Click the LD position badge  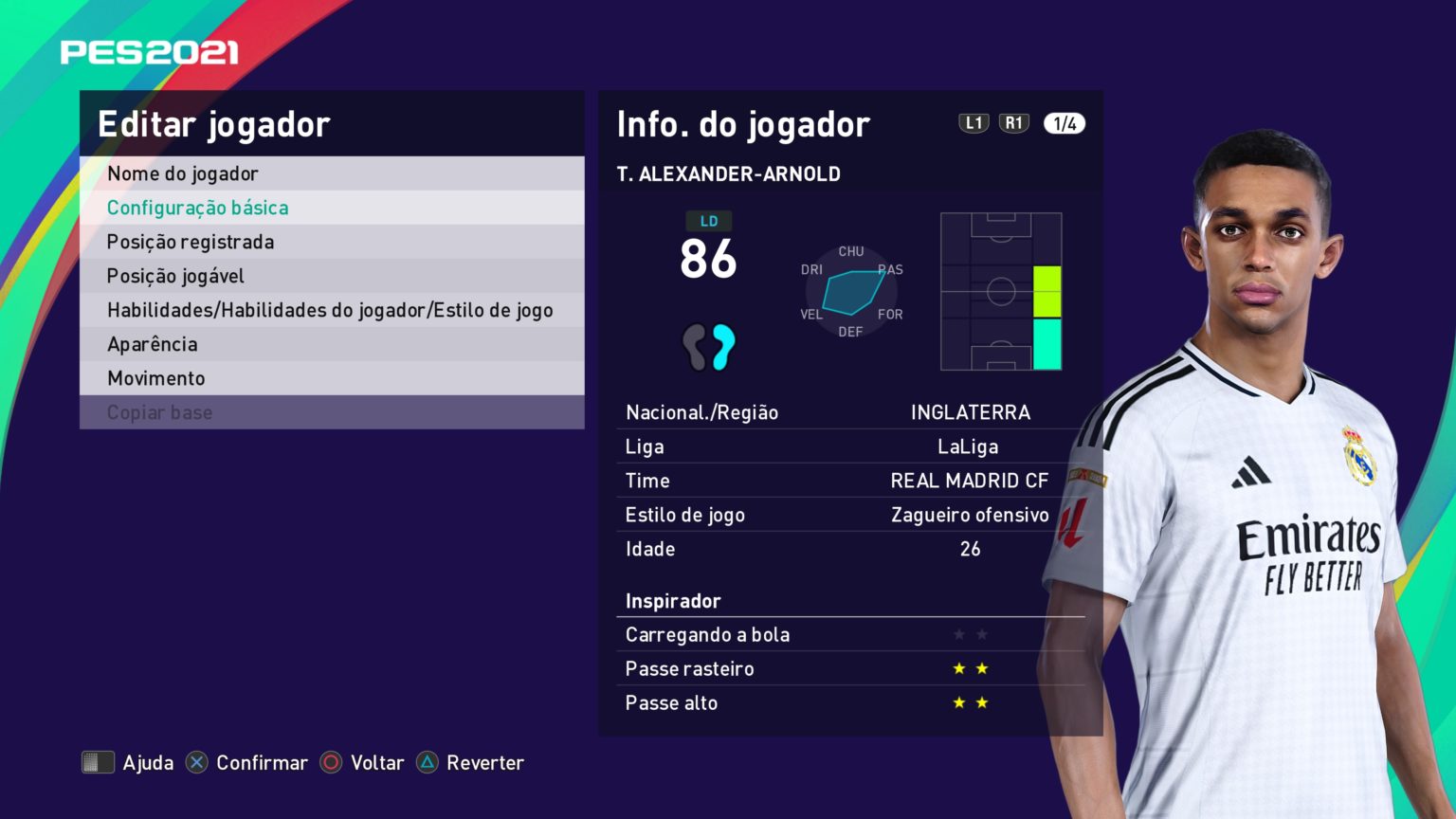tap(709, 221)
